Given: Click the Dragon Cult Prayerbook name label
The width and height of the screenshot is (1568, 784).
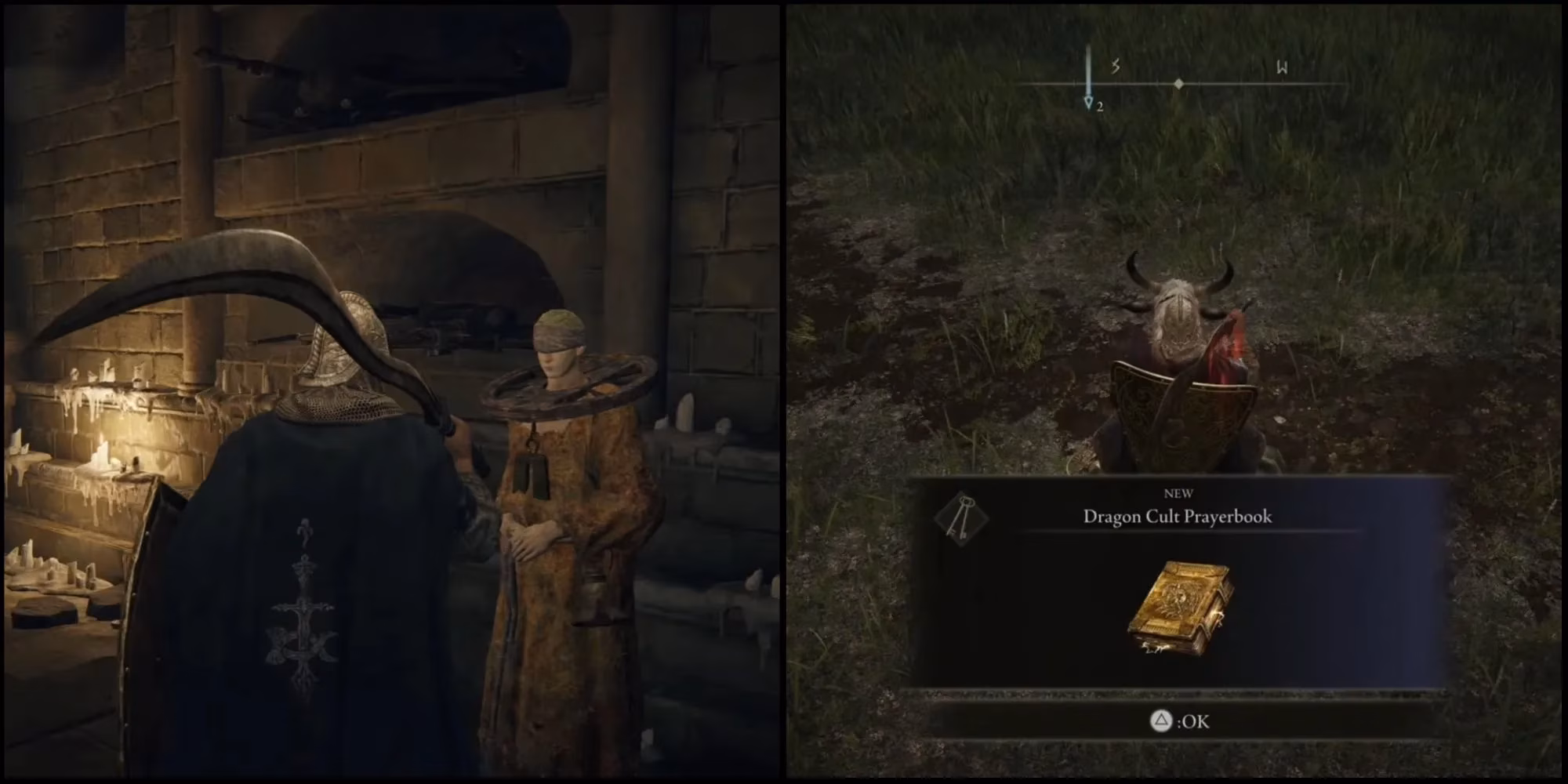Looking at the screenshot, I should 1178,517.
